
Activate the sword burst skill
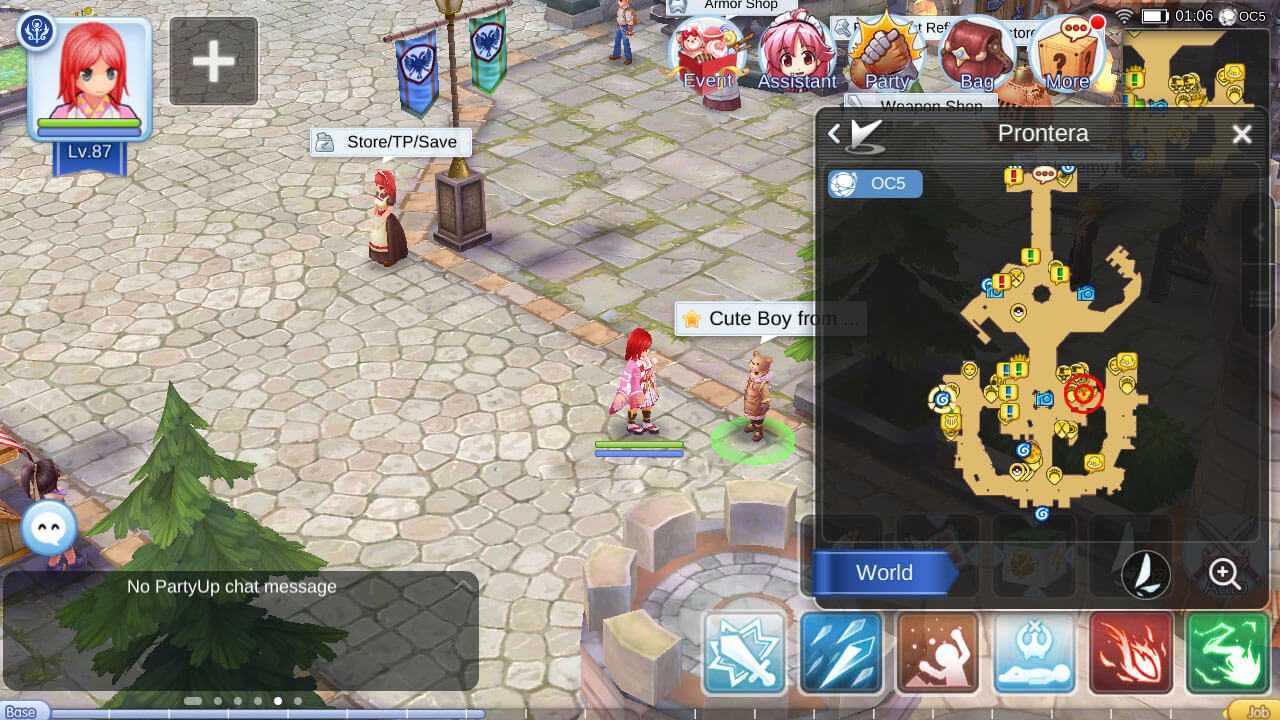tap(745, 653)
